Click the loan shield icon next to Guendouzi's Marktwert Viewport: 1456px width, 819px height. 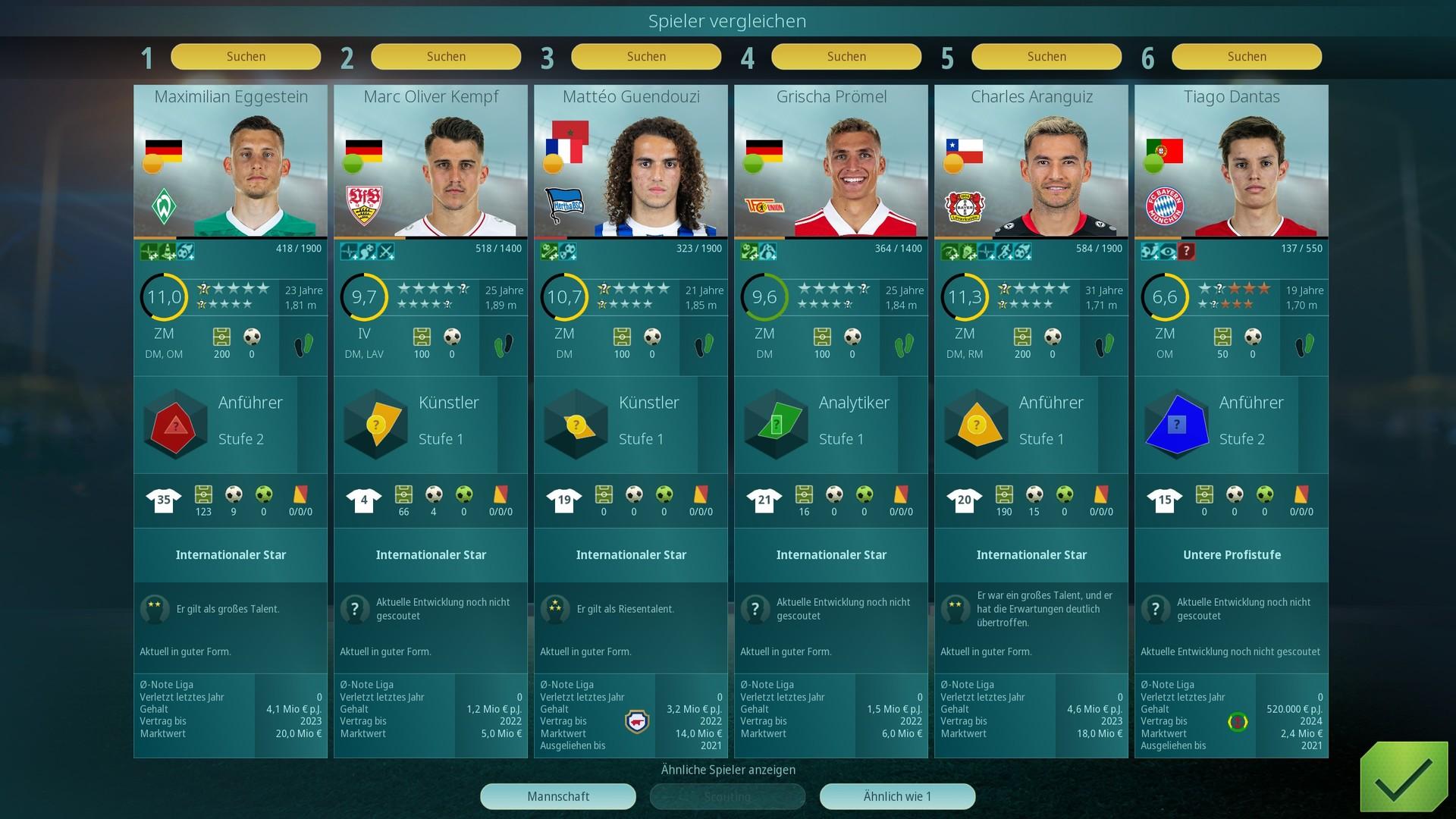(637, 723)
